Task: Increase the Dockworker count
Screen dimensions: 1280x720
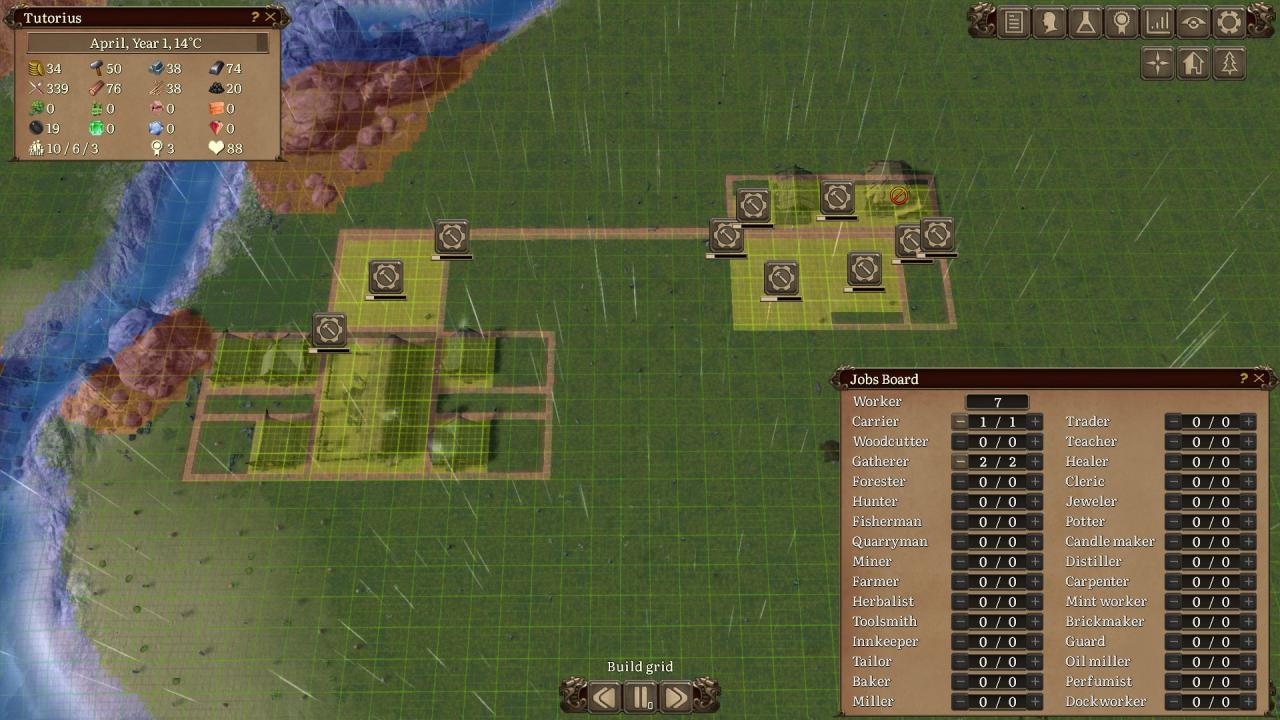Action: (1248, 702)
